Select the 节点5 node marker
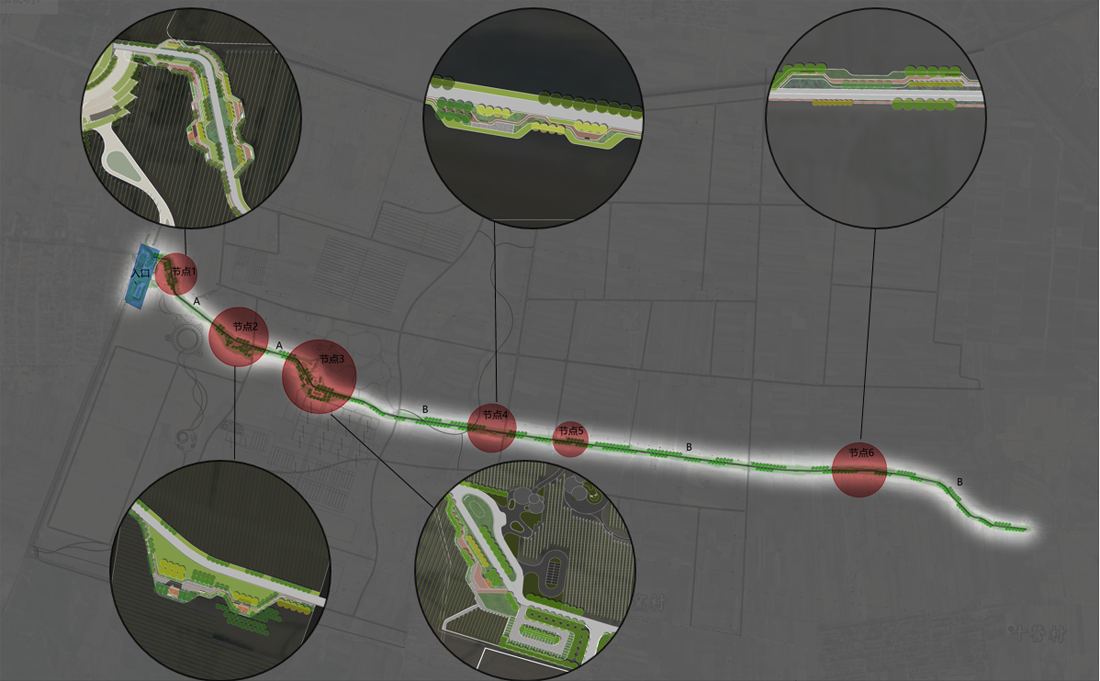The image size is (1100, 681). click(x=570, y=438)
